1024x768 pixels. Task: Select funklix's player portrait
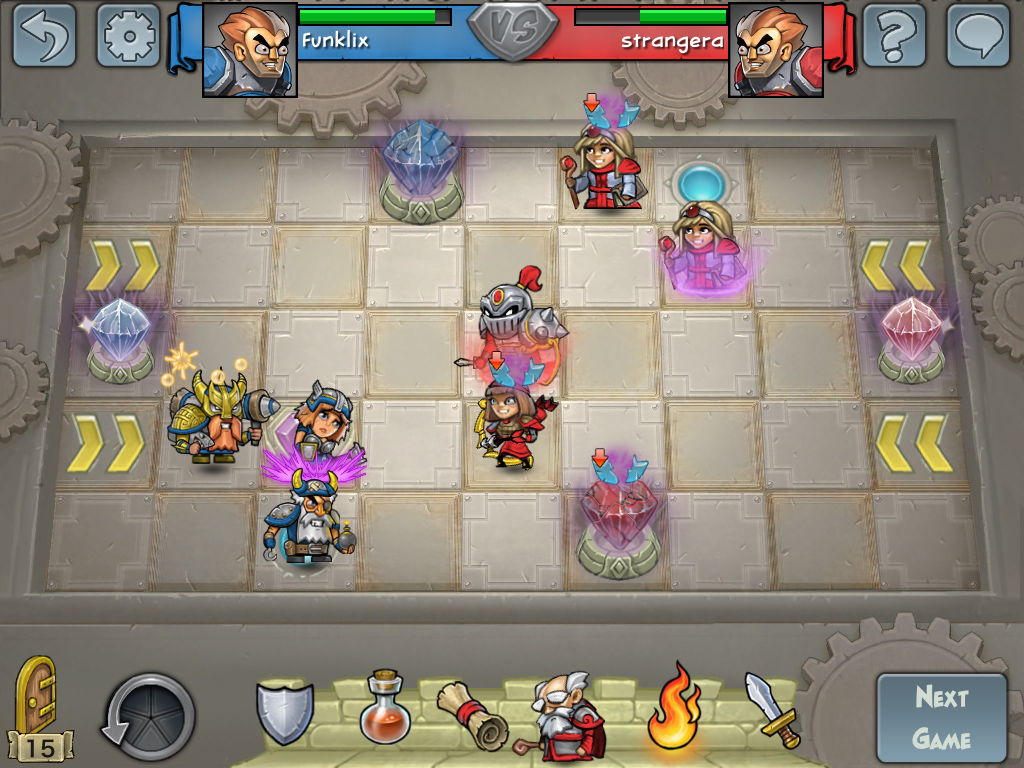tap(250, 49)
